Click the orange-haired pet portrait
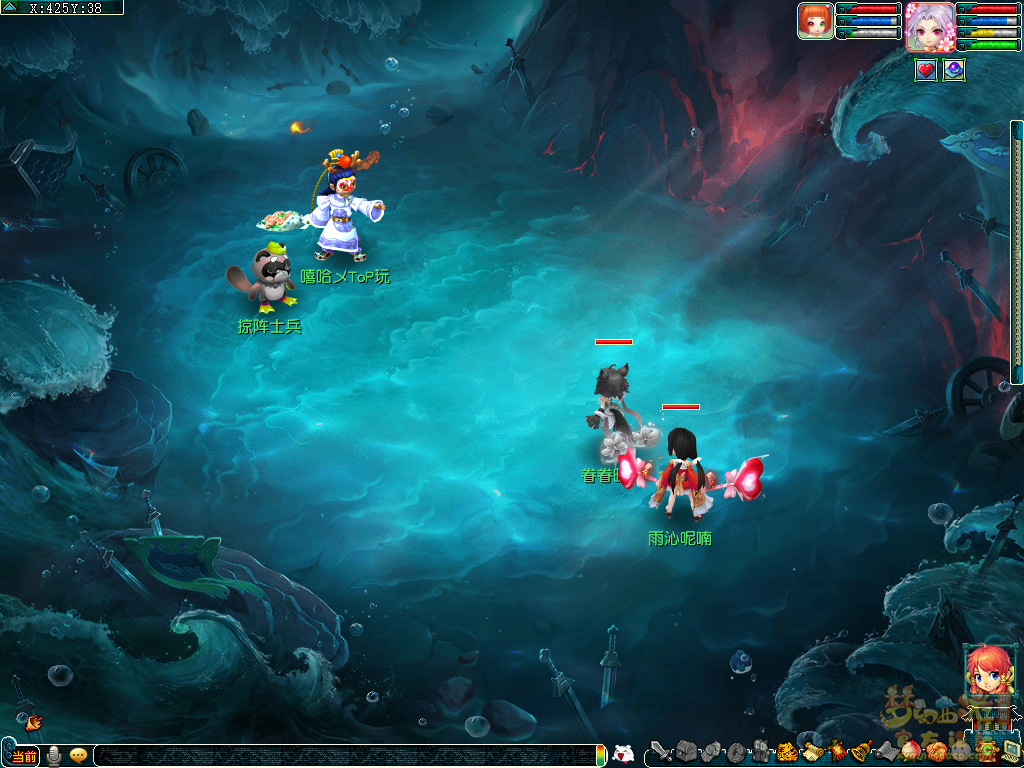 click(815, 21)
